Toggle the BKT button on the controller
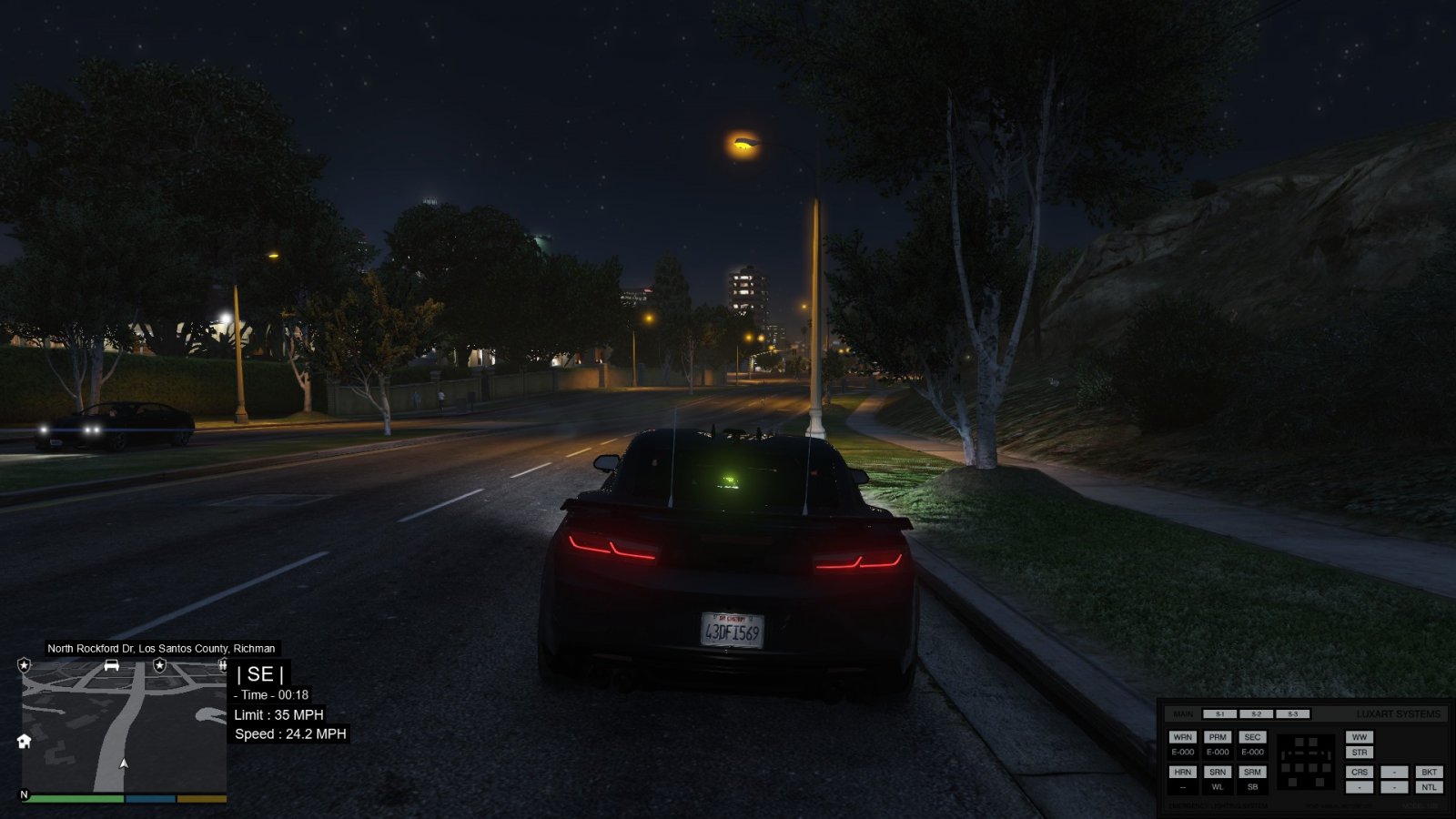The height and width of the screenshot is (819, 1456). pos(1429,772)
